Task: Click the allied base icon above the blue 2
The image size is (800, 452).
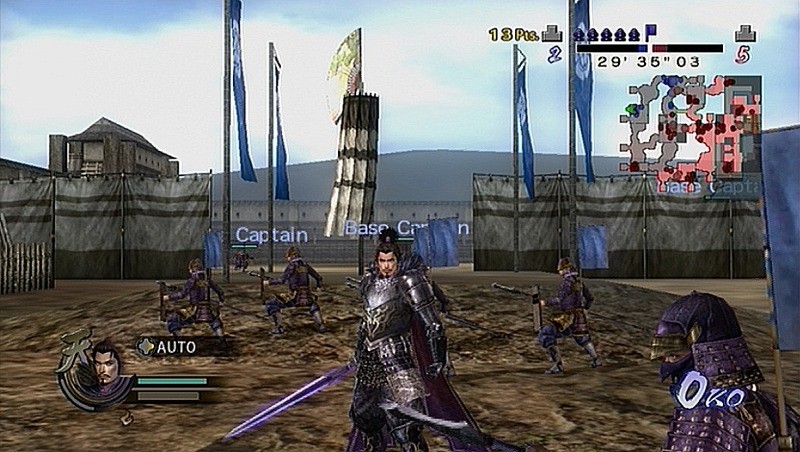Action: (553, 34)
